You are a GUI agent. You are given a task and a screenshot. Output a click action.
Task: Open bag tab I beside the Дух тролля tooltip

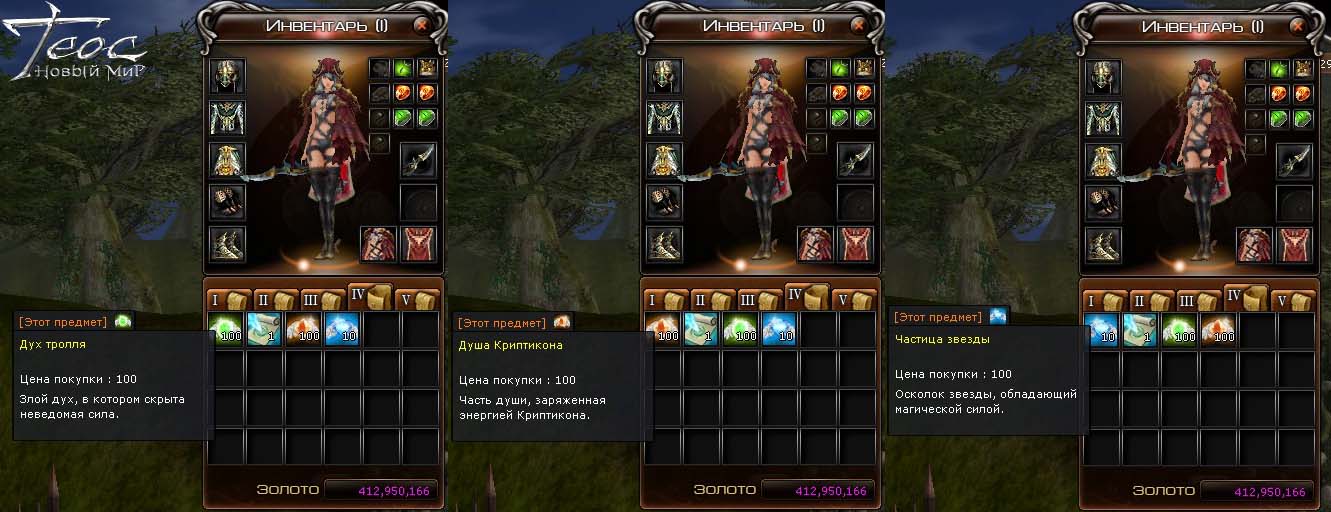pos(227,300)
